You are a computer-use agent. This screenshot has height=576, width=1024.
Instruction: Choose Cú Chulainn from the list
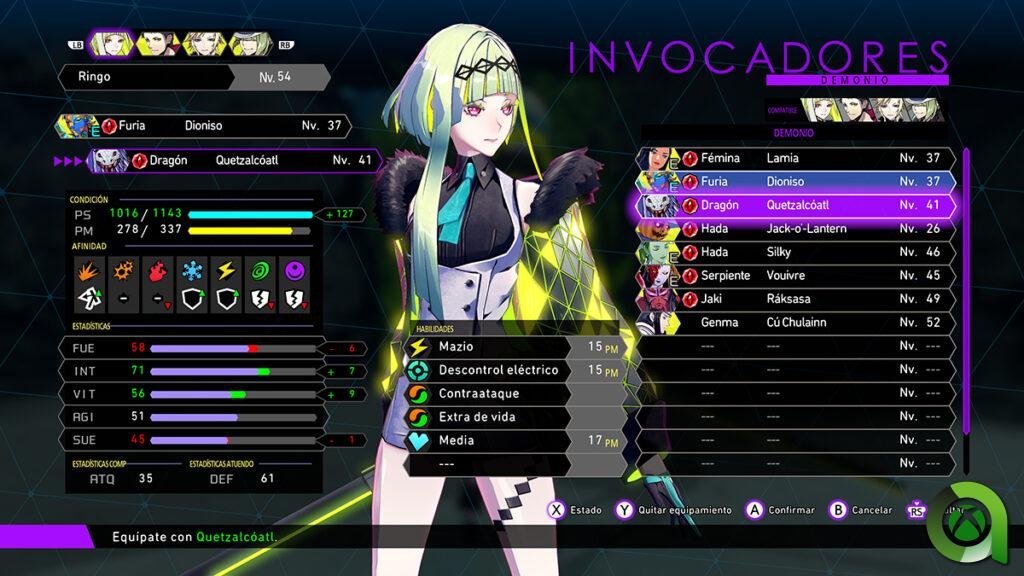pos(795,322)
